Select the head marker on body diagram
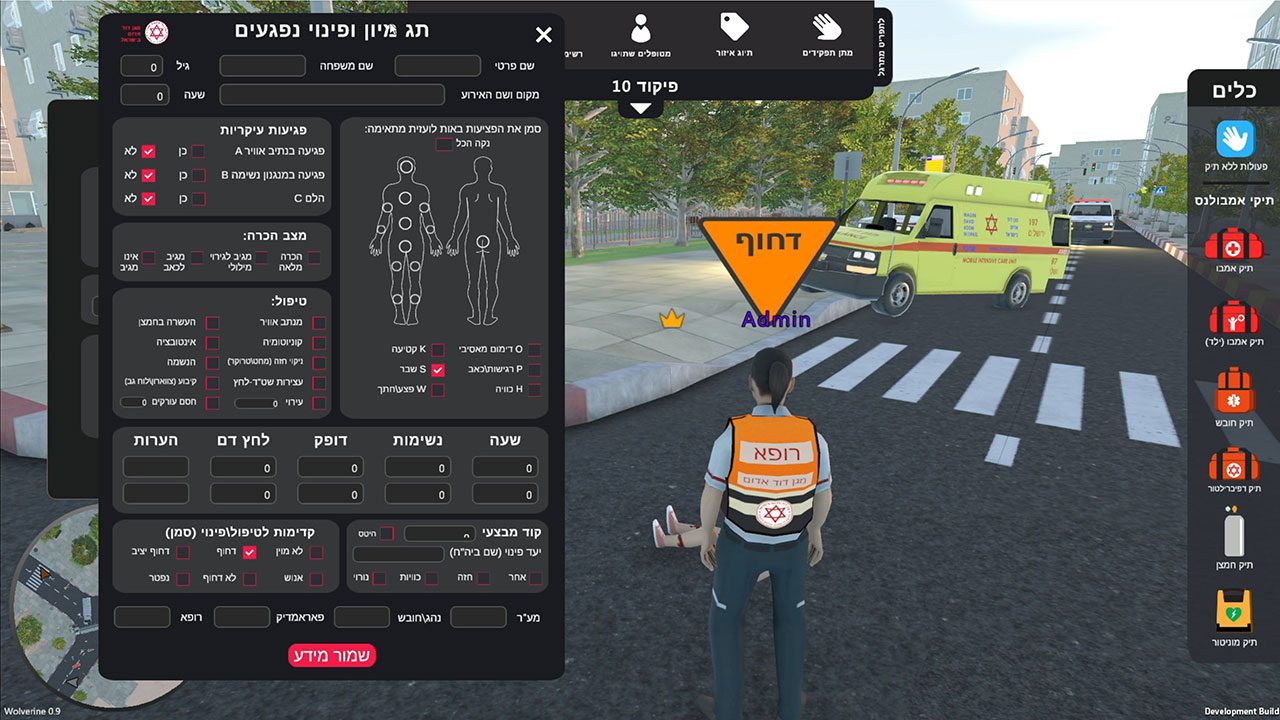Screen dimensions: 1280x720 [406, 166]
